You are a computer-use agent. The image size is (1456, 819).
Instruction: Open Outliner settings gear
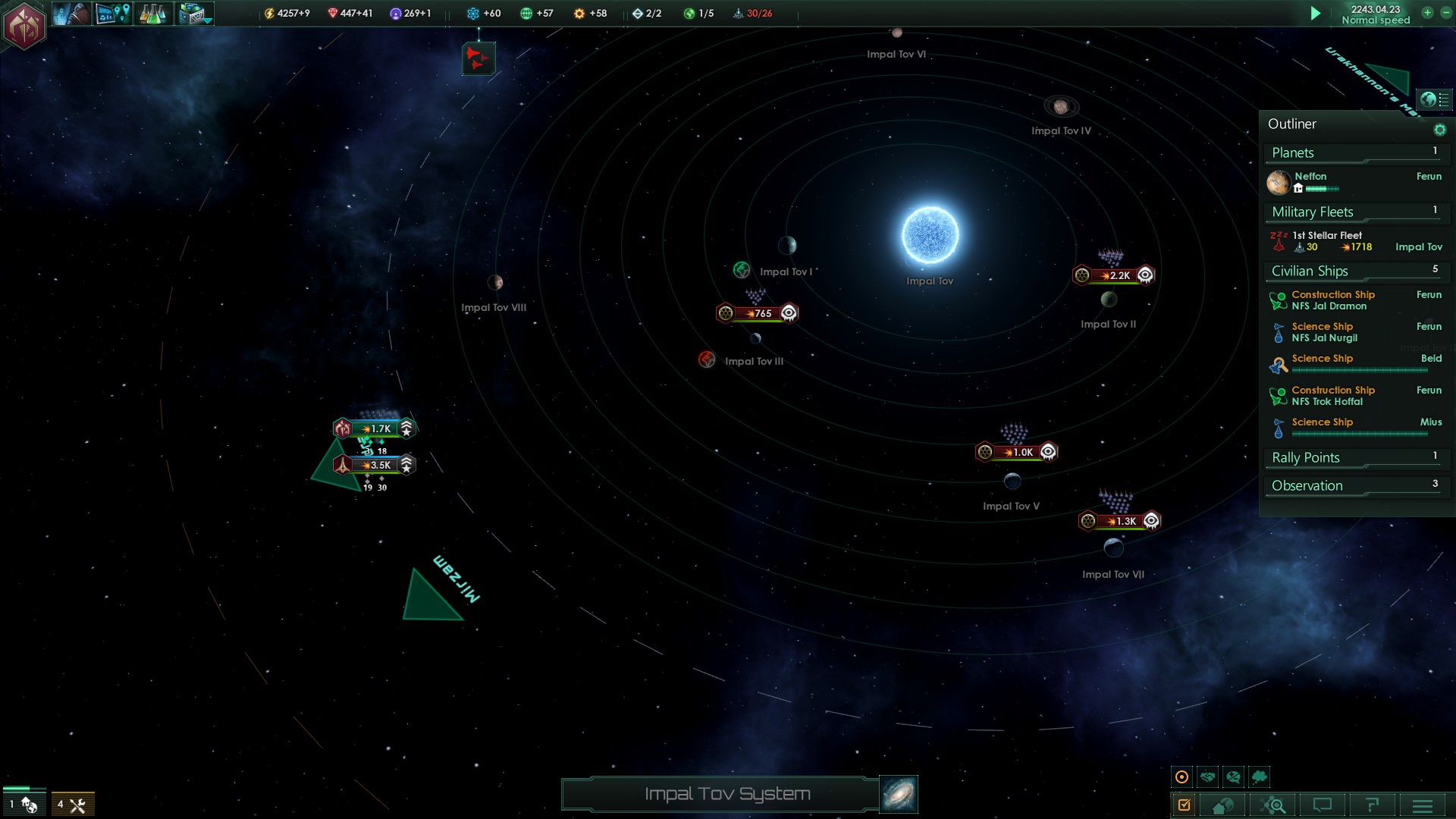[x=1439, y=130]
